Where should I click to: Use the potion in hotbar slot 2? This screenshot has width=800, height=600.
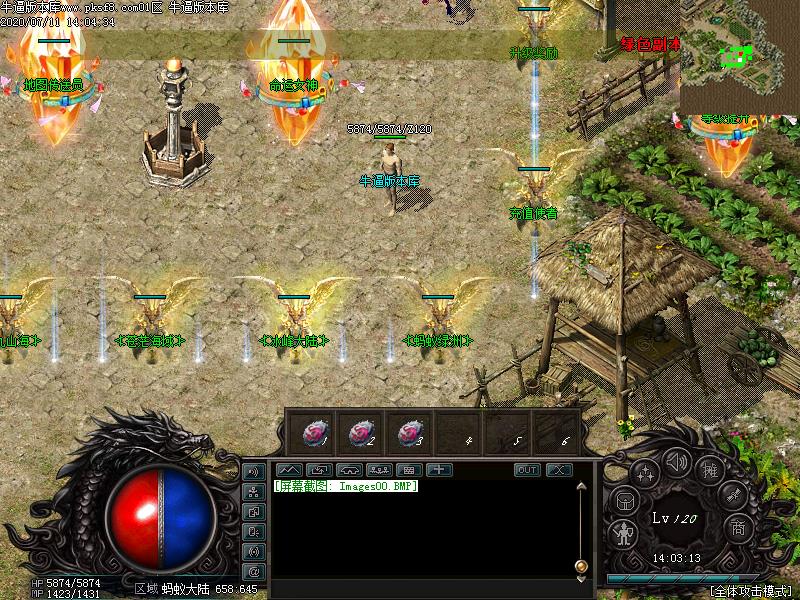click(362, 432)
